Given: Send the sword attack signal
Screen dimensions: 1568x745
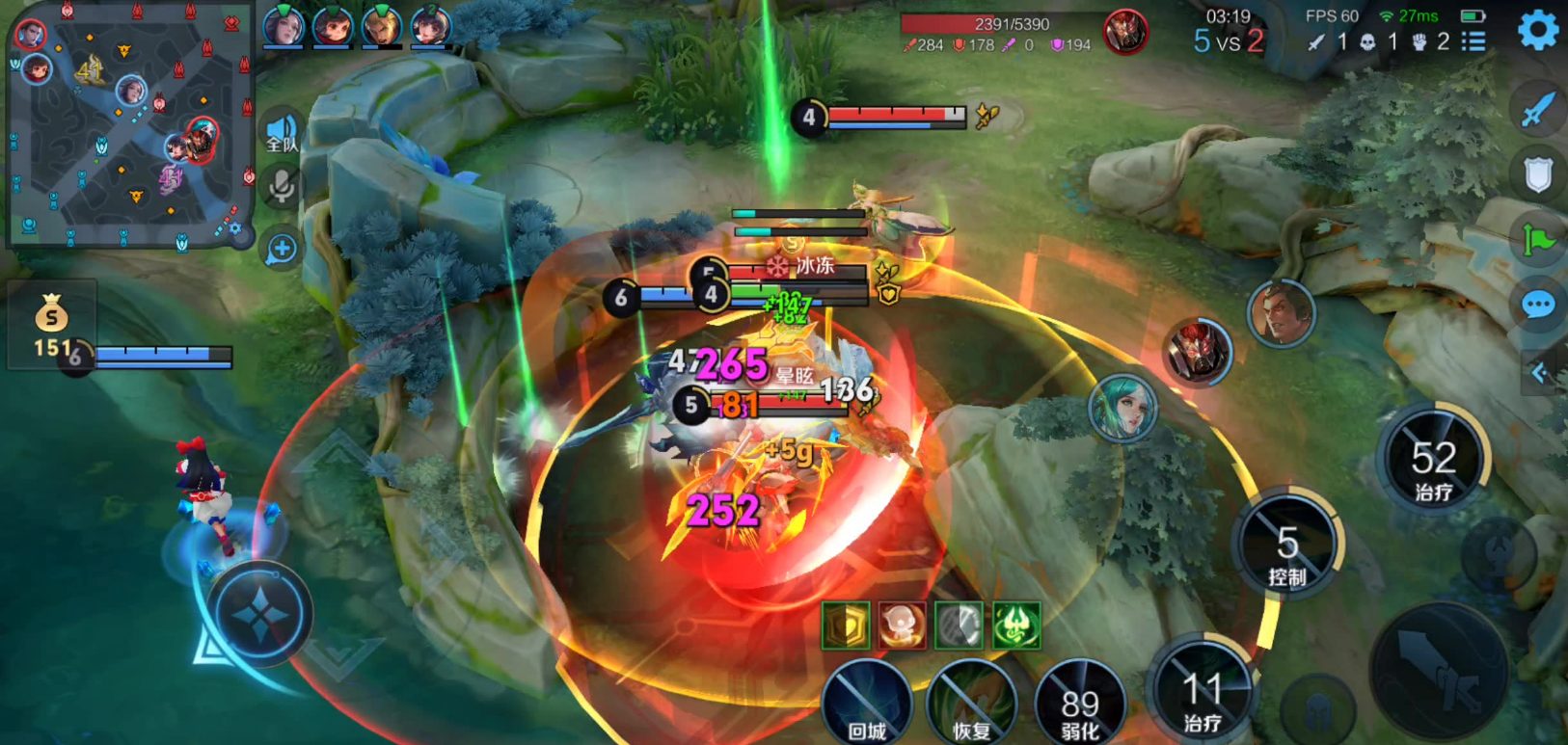Looking at the screenshot, I should [x=1537, y=109].
